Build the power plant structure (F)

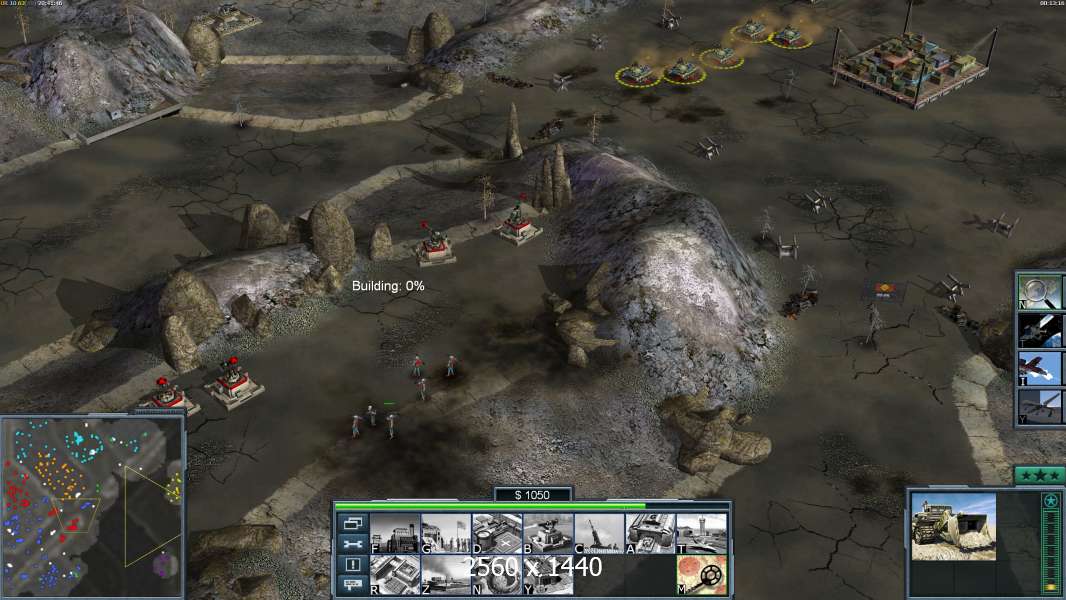click(x=394, y=534)
